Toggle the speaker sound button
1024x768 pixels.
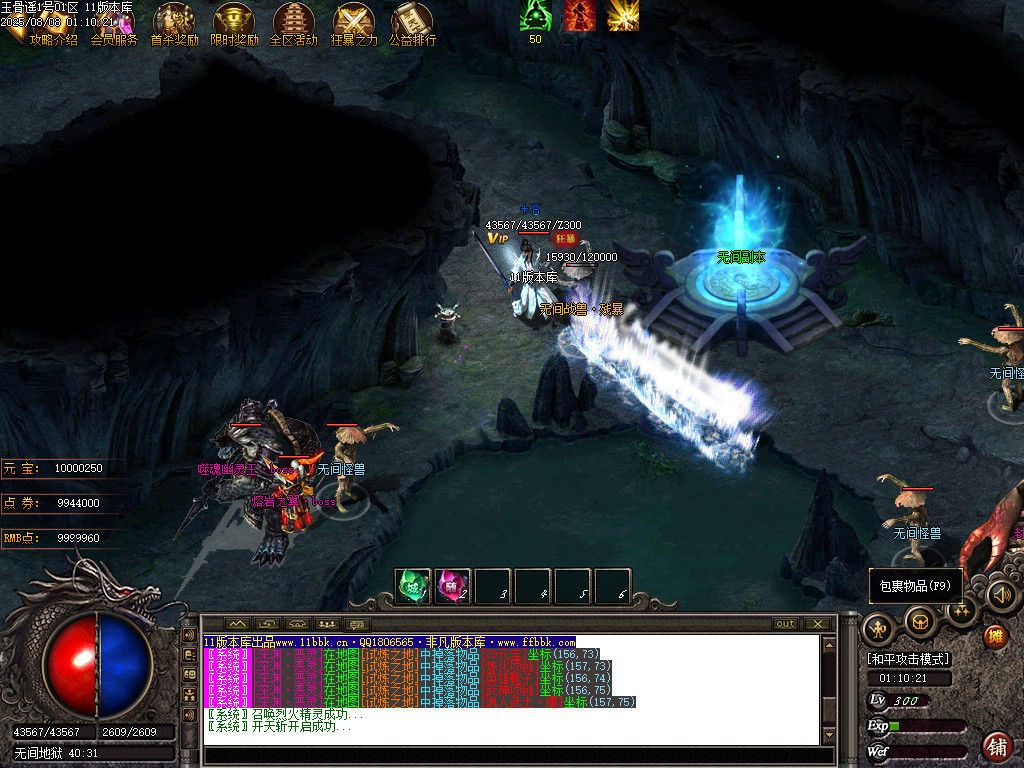[1001, 596]
